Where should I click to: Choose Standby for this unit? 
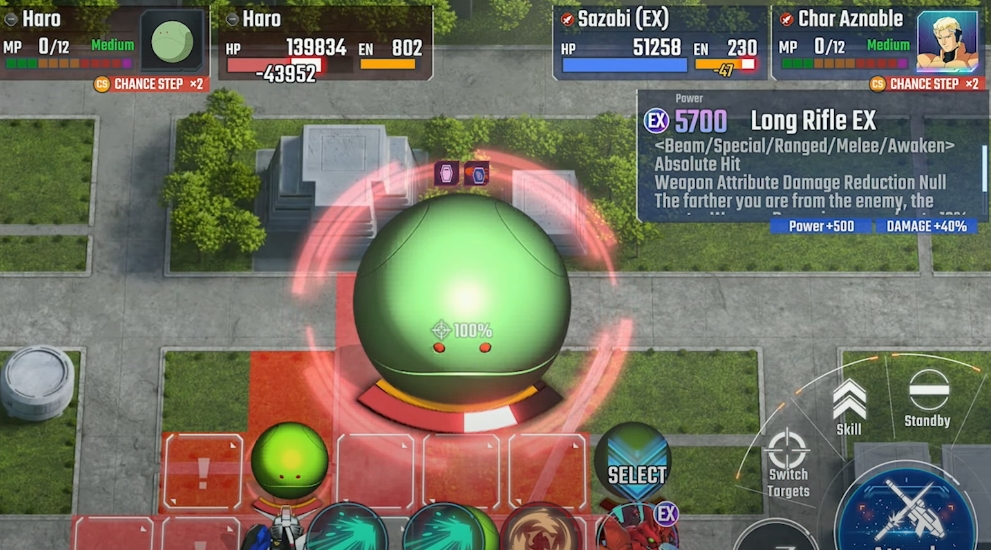[x=928, y=398]
